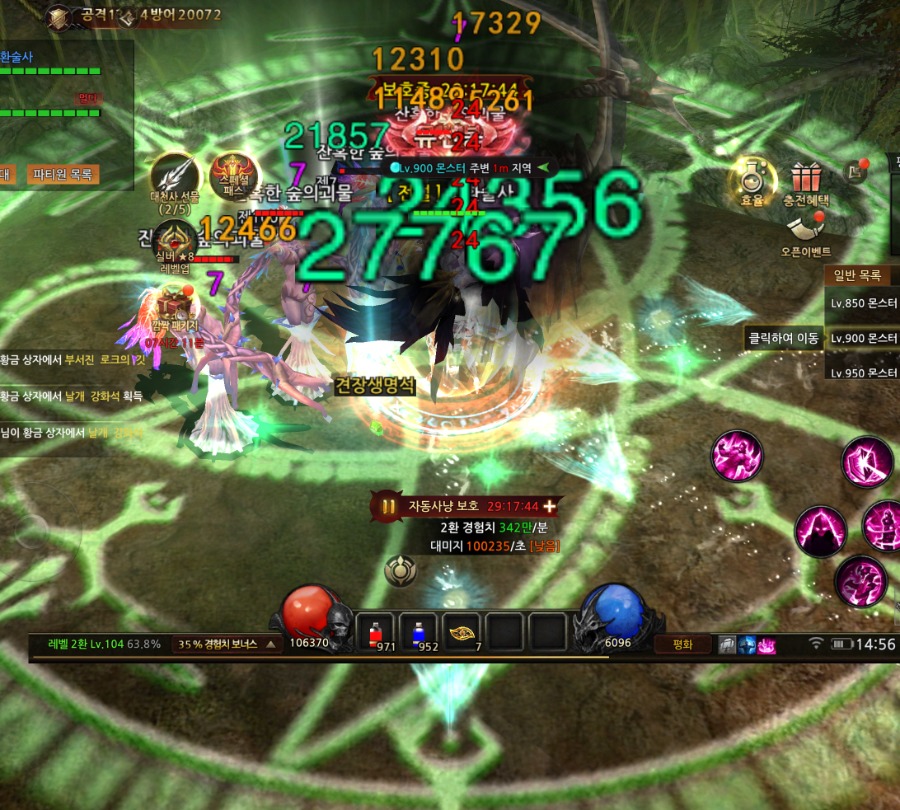Use the blue mana potion slot
900x810 pixels.
419,631
